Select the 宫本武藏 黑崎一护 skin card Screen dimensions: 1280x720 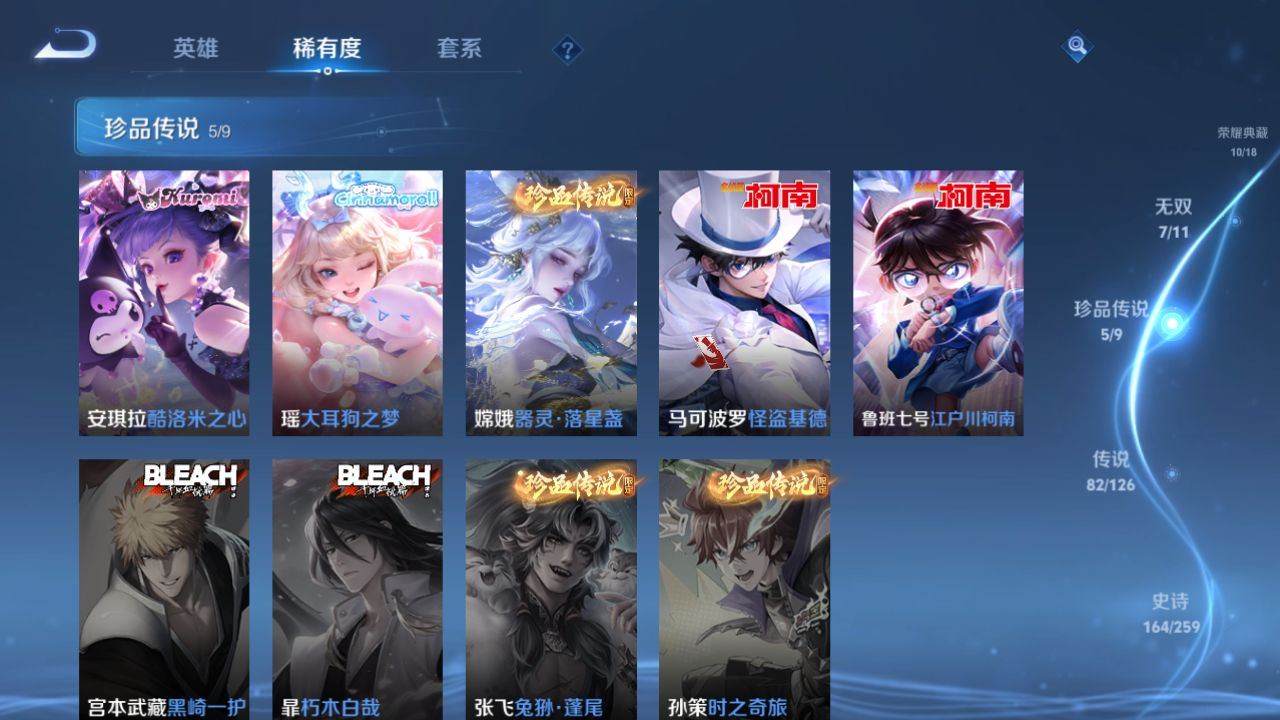click(x=164, y=588)
